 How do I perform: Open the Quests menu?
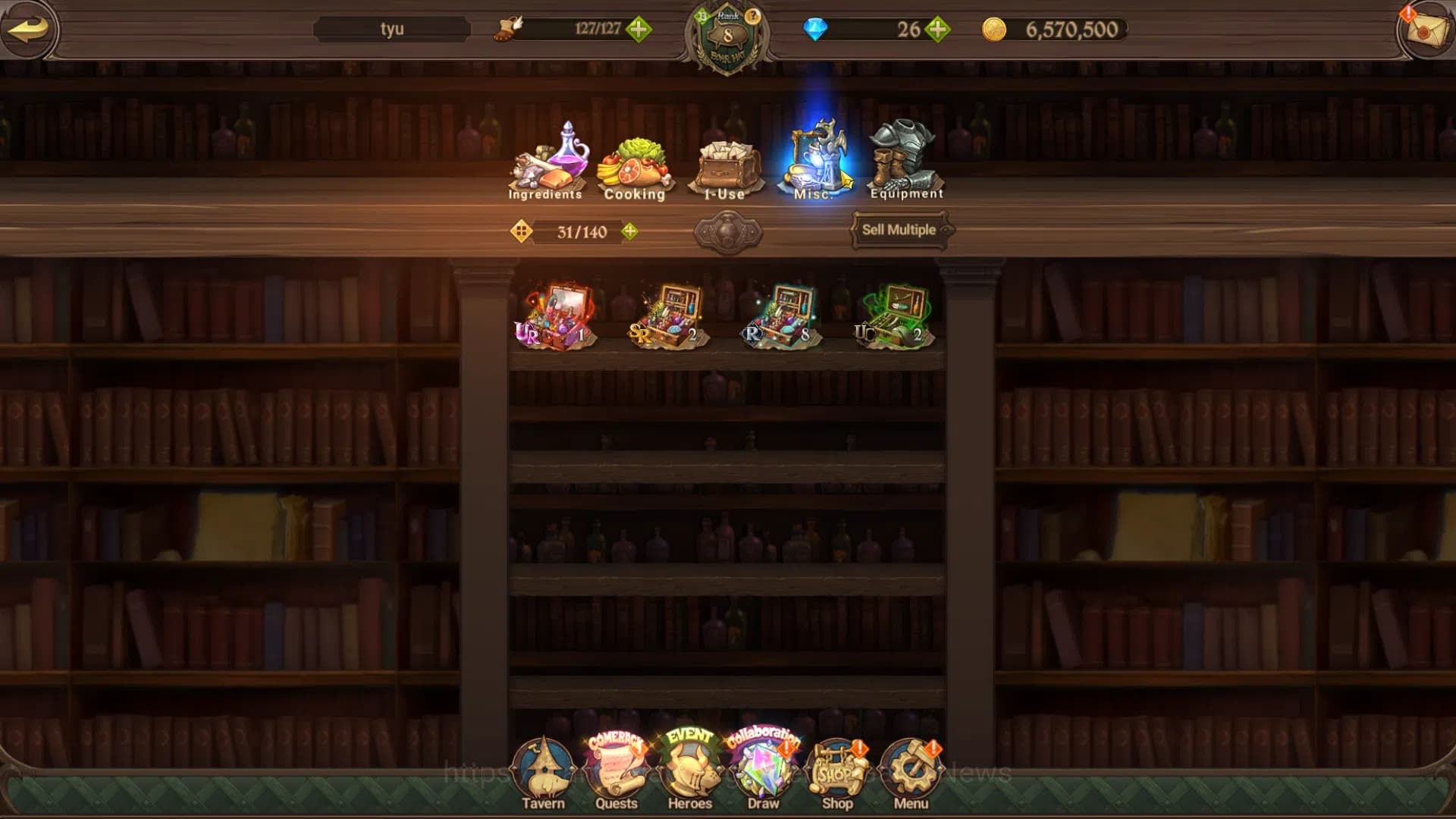(x=616, y=773)
